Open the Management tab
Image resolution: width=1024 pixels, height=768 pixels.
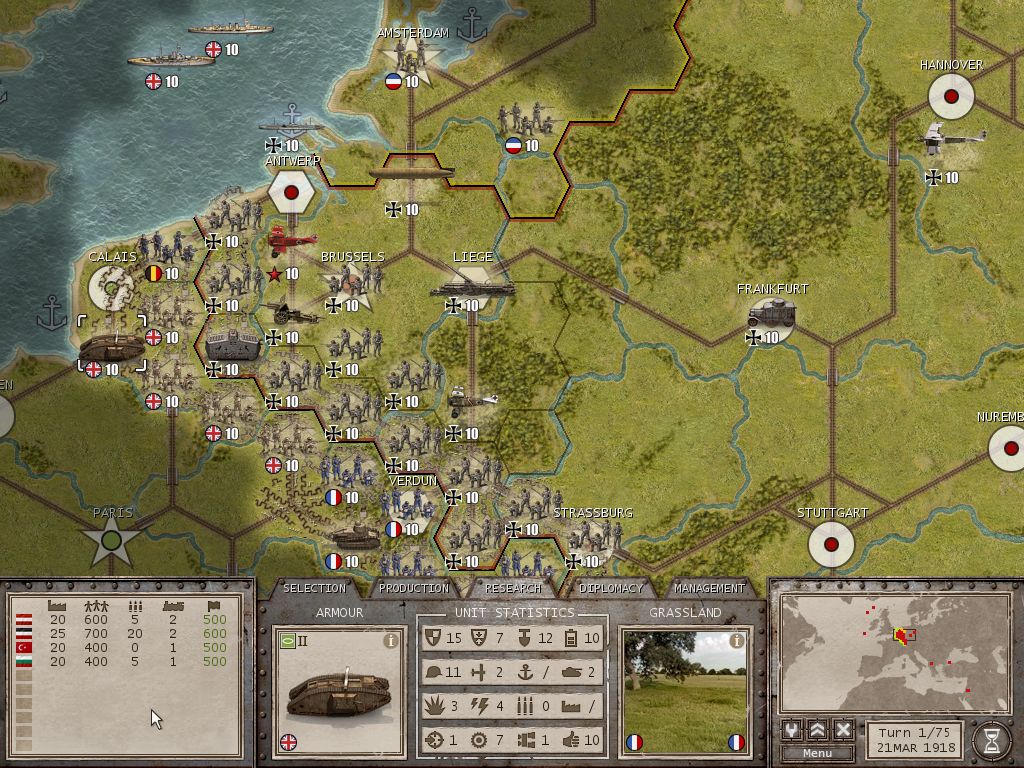click(x=709, y=588)
